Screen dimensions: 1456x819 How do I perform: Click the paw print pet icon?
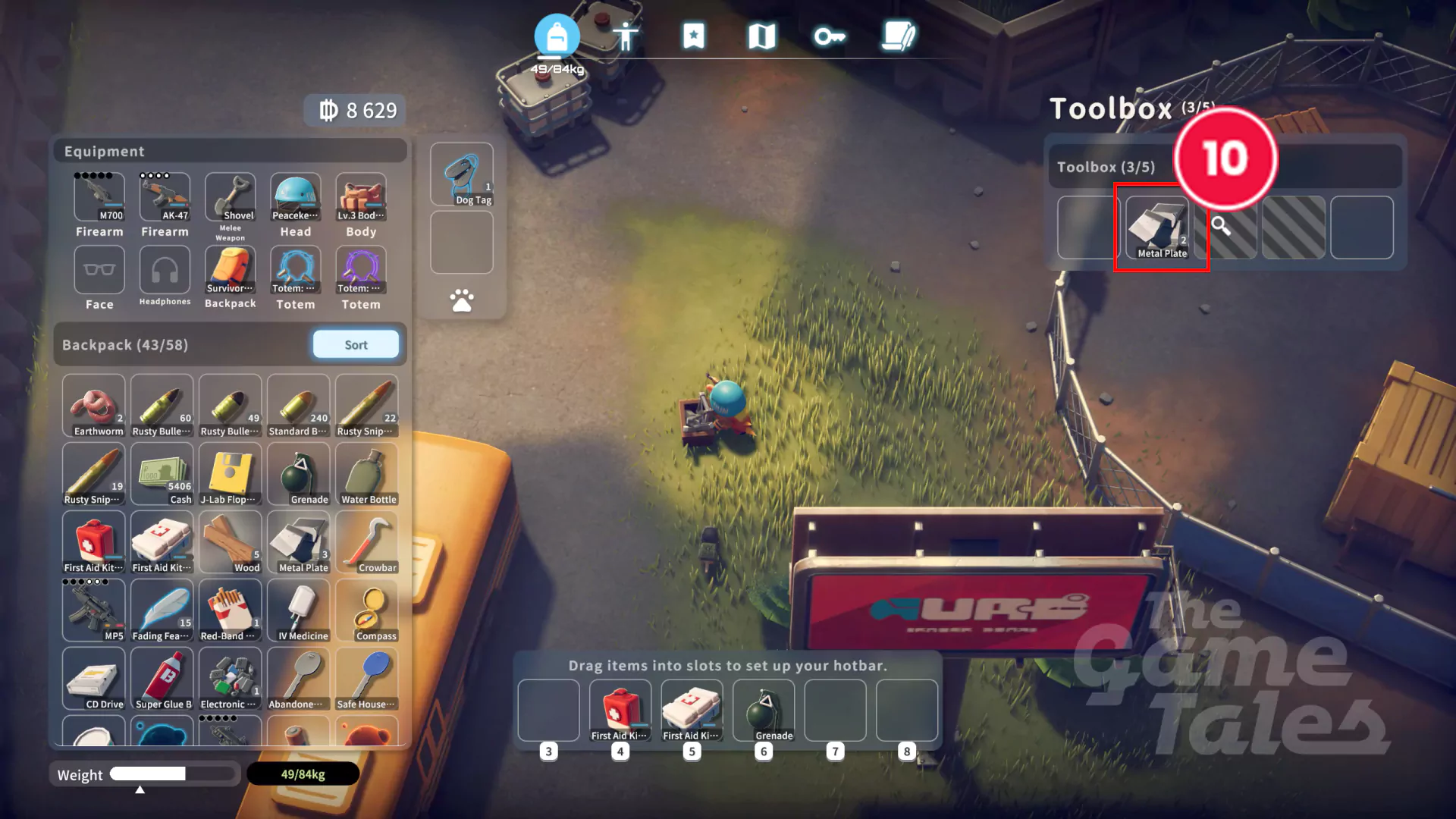pyautogui.click(x=462, y=301)
